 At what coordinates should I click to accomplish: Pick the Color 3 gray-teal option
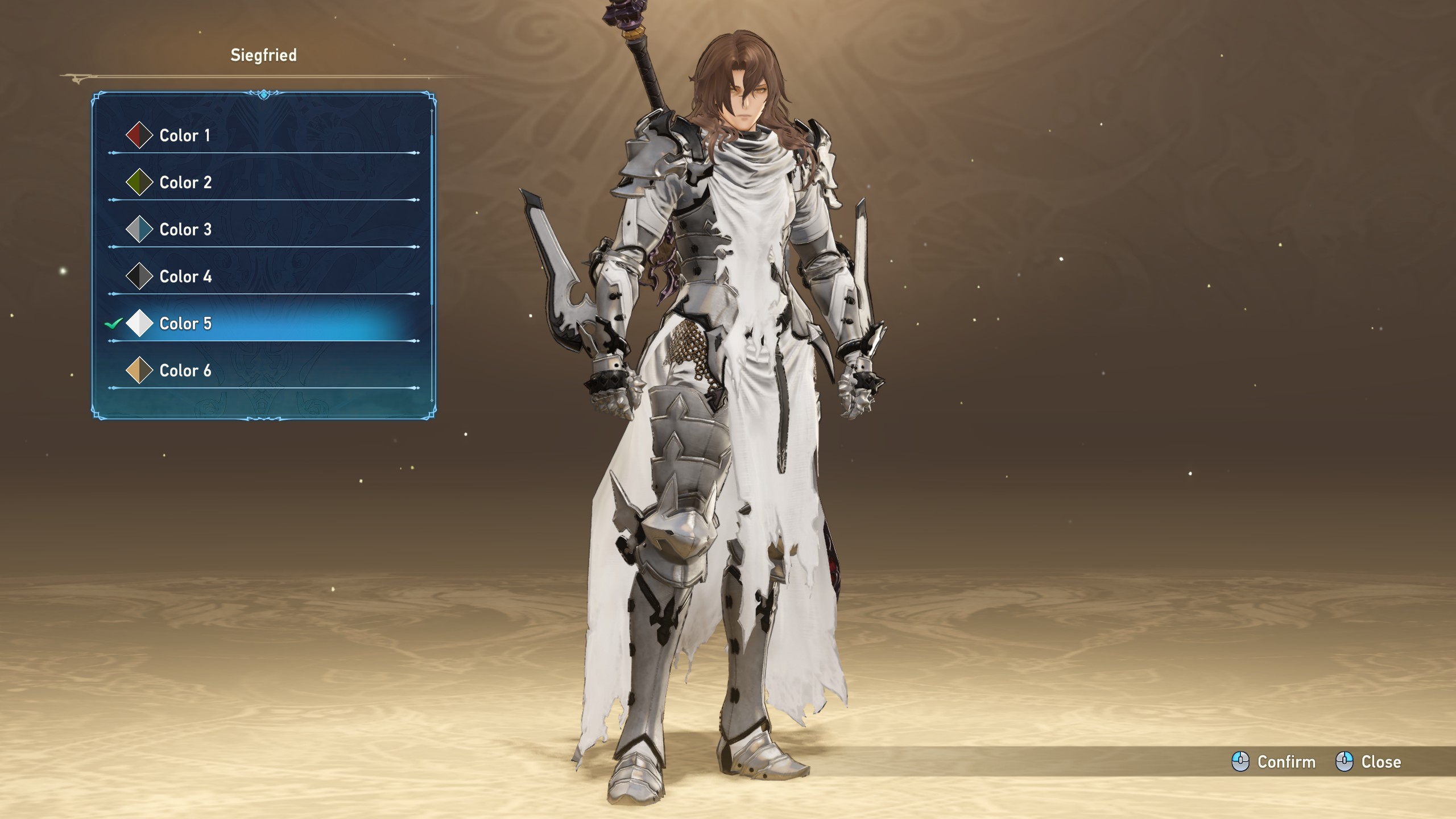pyautogui.click(x=185, y=230)
